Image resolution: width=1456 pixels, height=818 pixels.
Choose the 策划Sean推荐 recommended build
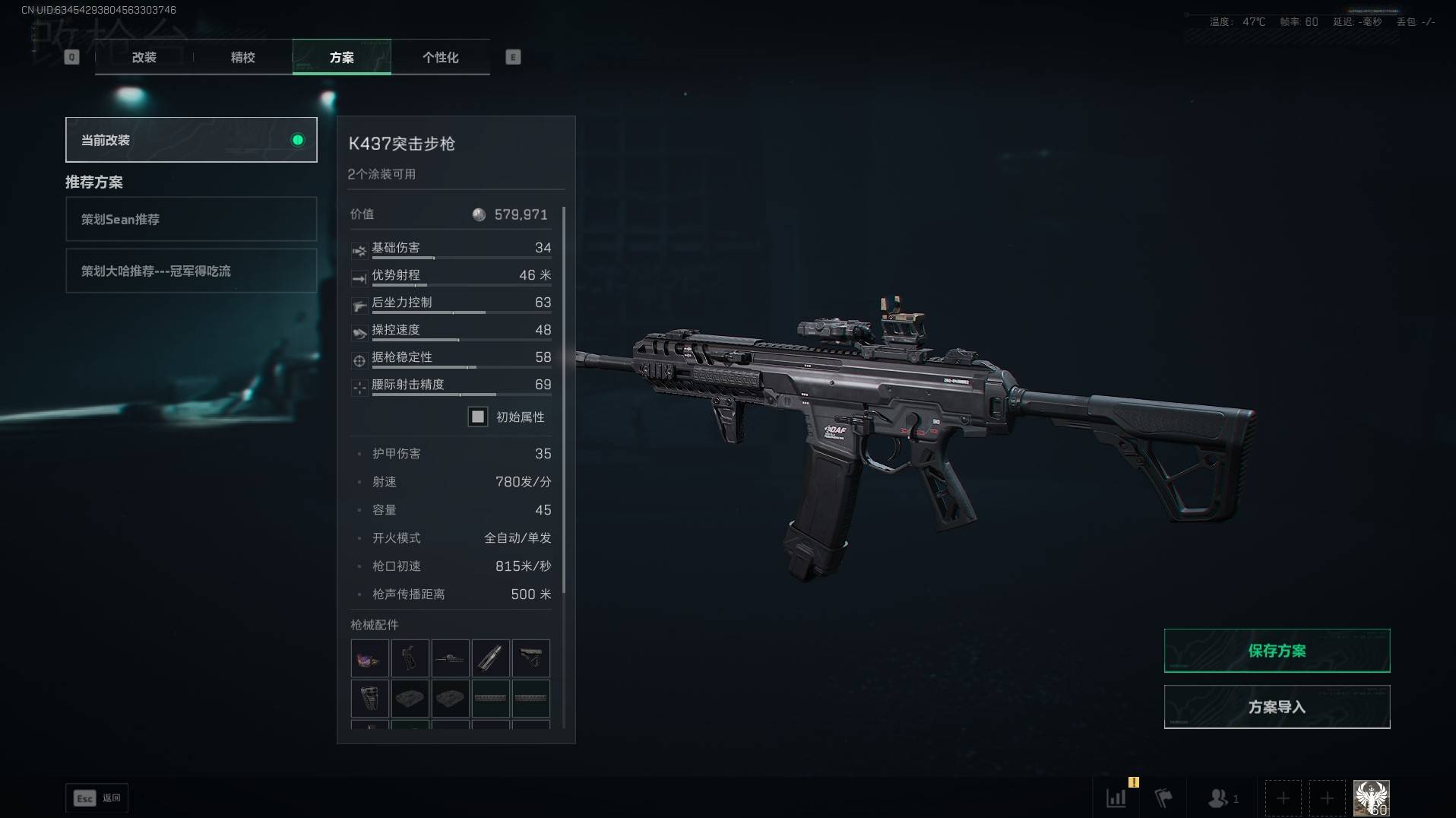pos(191,219)
